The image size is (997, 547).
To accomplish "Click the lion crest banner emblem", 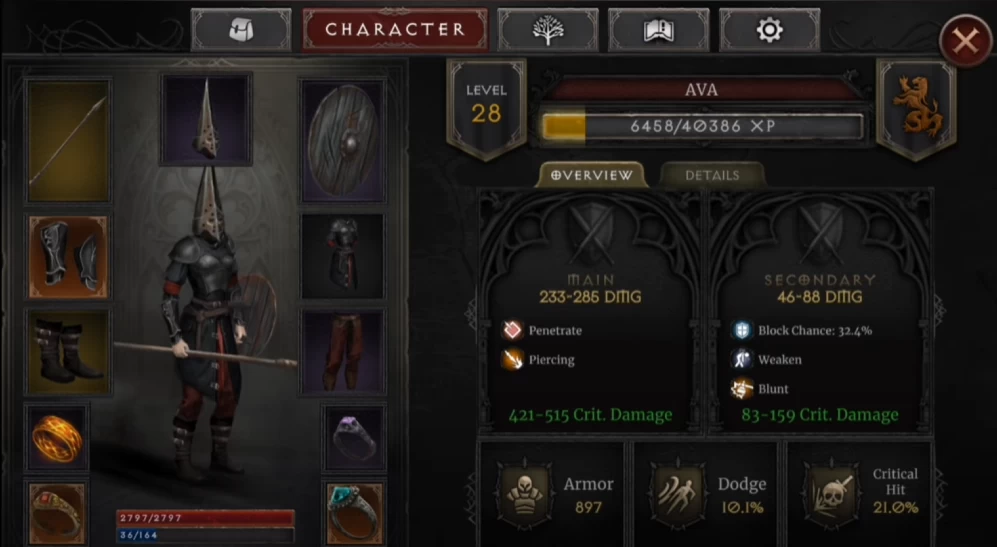I will pos(915,108).
